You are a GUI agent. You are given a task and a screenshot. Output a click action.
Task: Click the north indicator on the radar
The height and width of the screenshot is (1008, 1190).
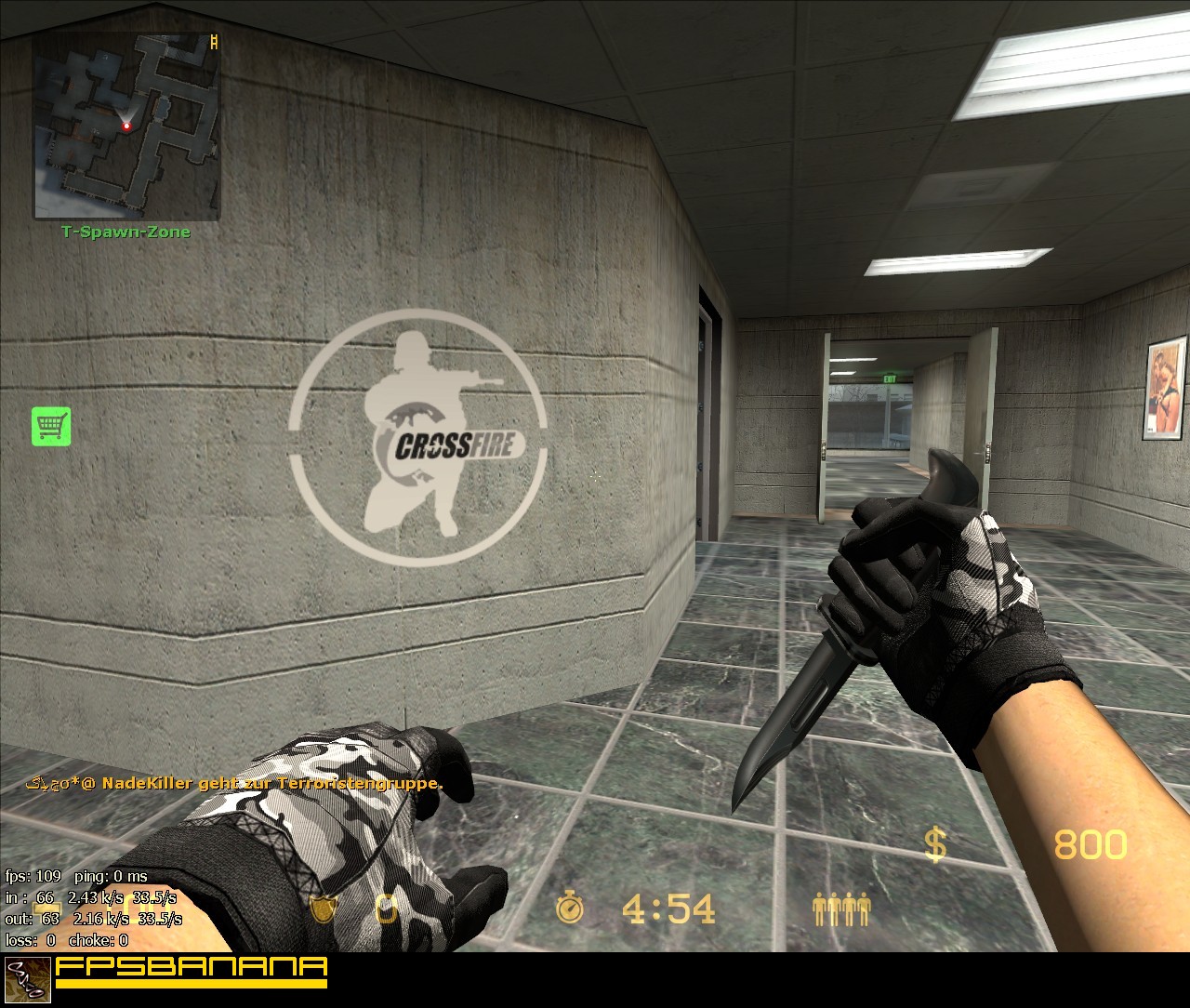tap(212, 41)
